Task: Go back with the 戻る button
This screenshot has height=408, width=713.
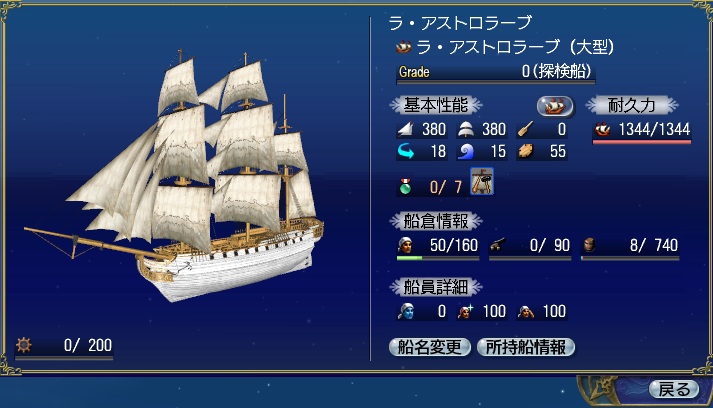Action: point(673,389)
